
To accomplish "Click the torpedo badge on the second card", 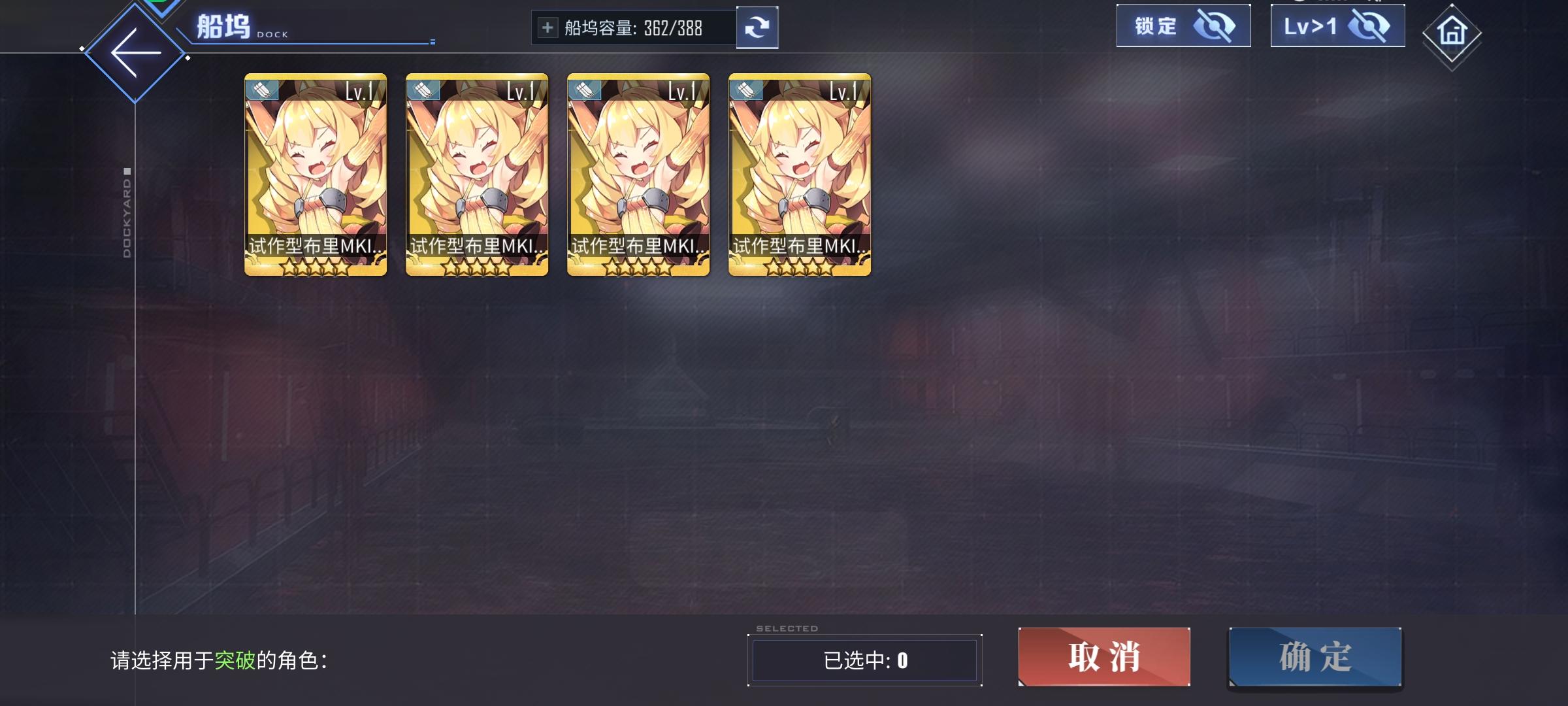I will pos(422,91).
